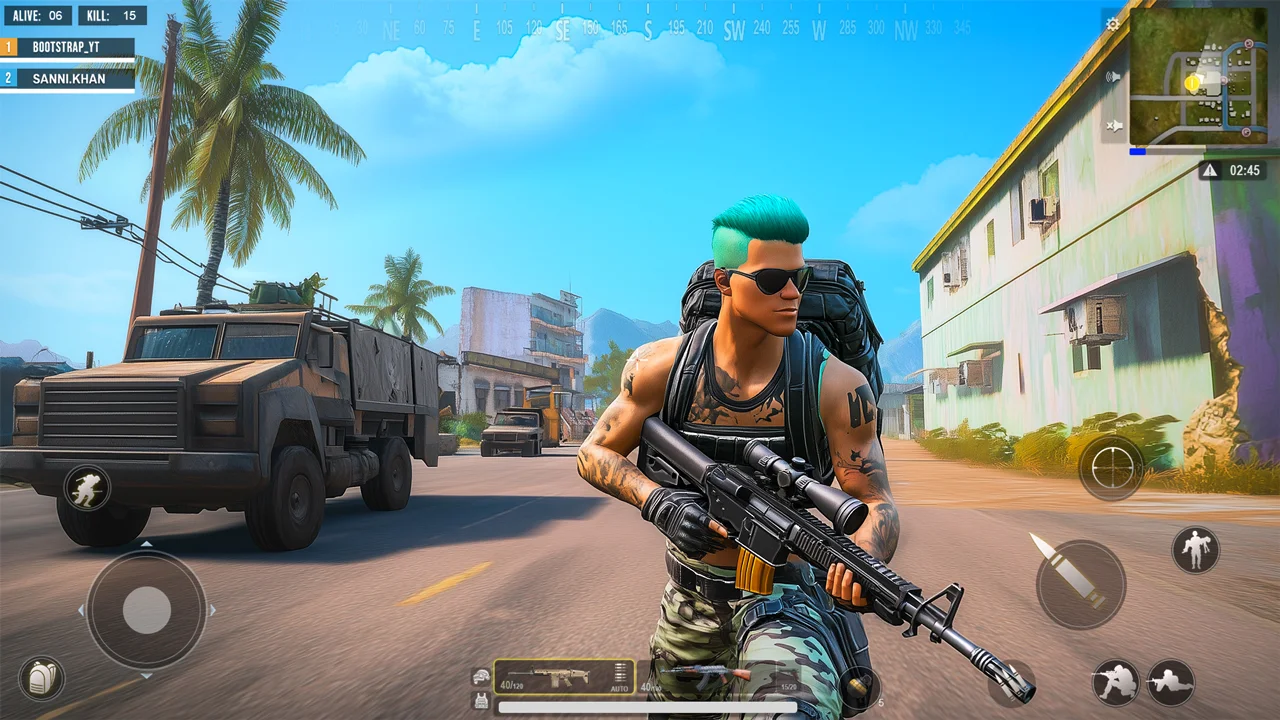Fire using the bullet button

1080,584
